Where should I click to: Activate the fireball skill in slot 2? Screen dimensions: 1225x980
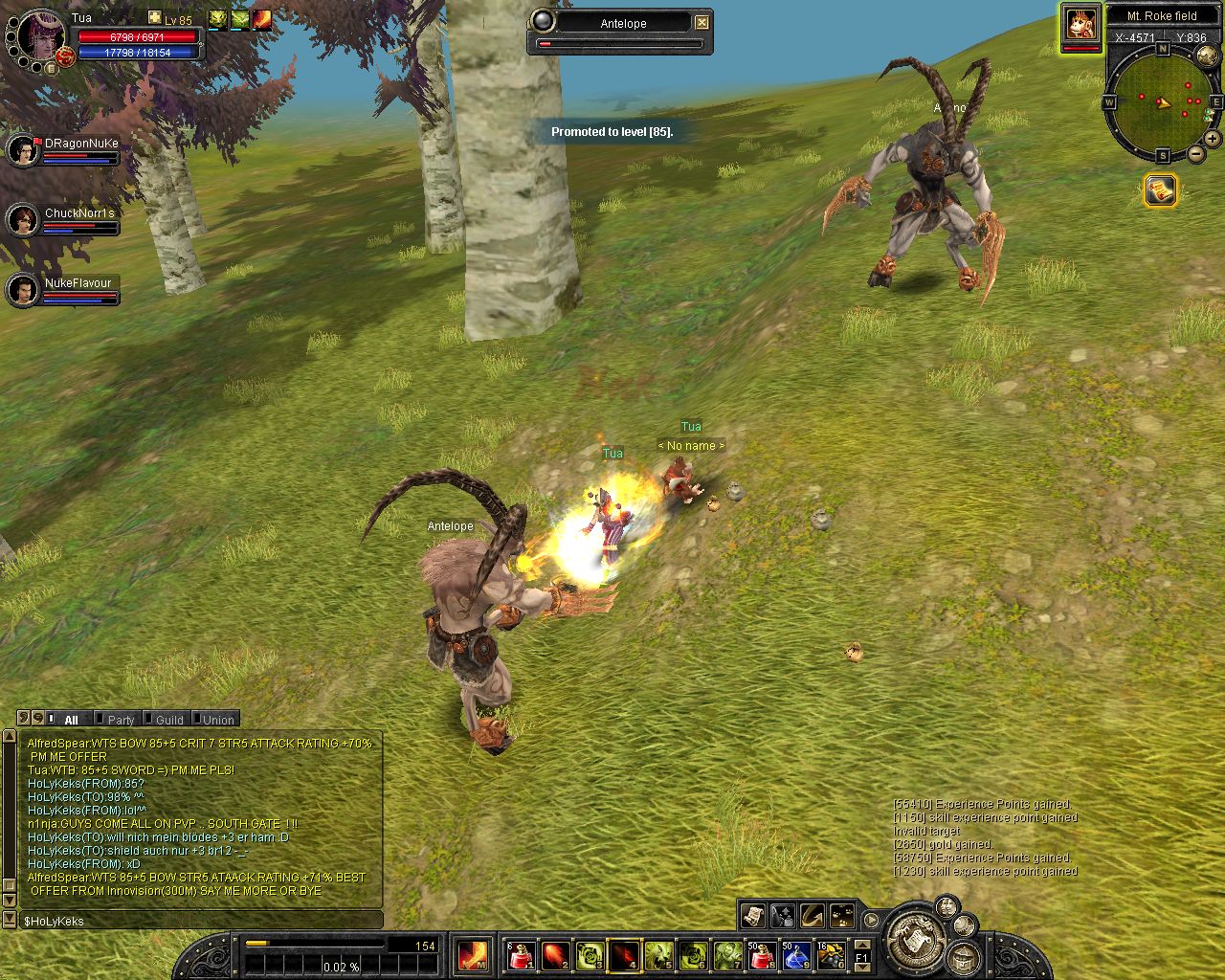(555, 955)
